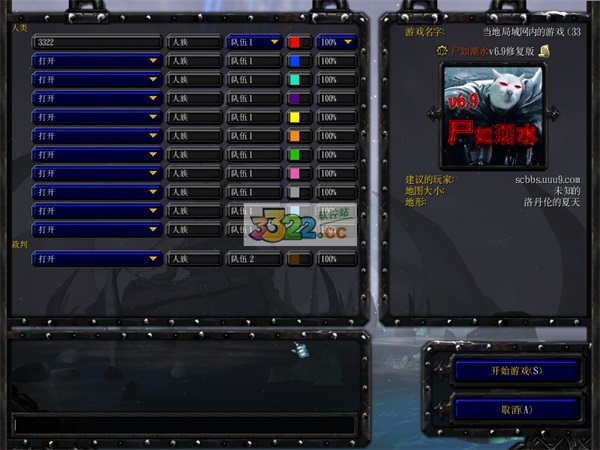The width and height of the screenshot is (600, 450).
Task: Open the slot dropdown in the blue-colored row
Action: (x=96, y=61)
